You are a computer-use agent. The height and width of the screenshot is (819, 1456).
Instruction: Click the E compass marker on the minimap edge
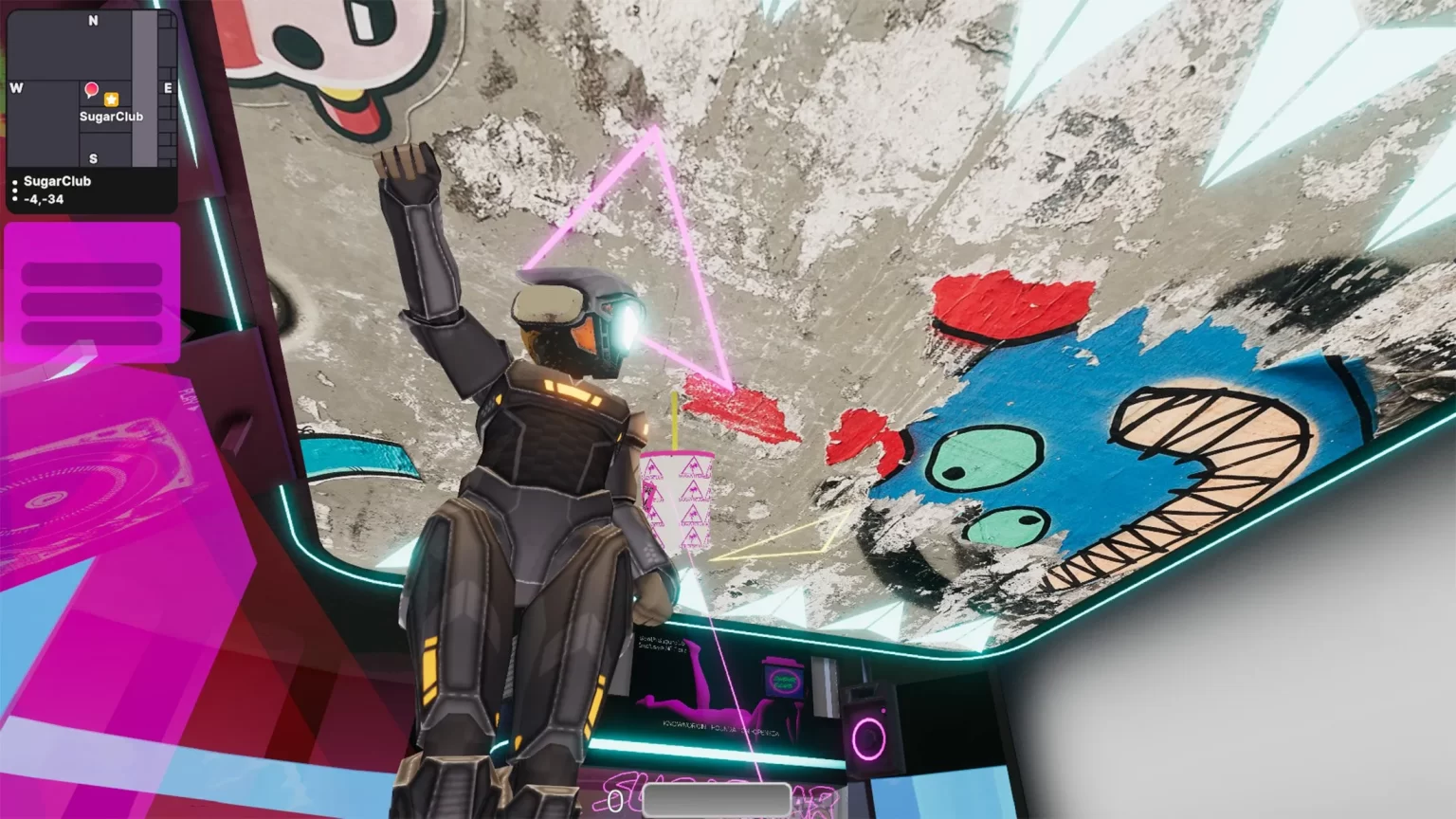(x=168, y=88)
